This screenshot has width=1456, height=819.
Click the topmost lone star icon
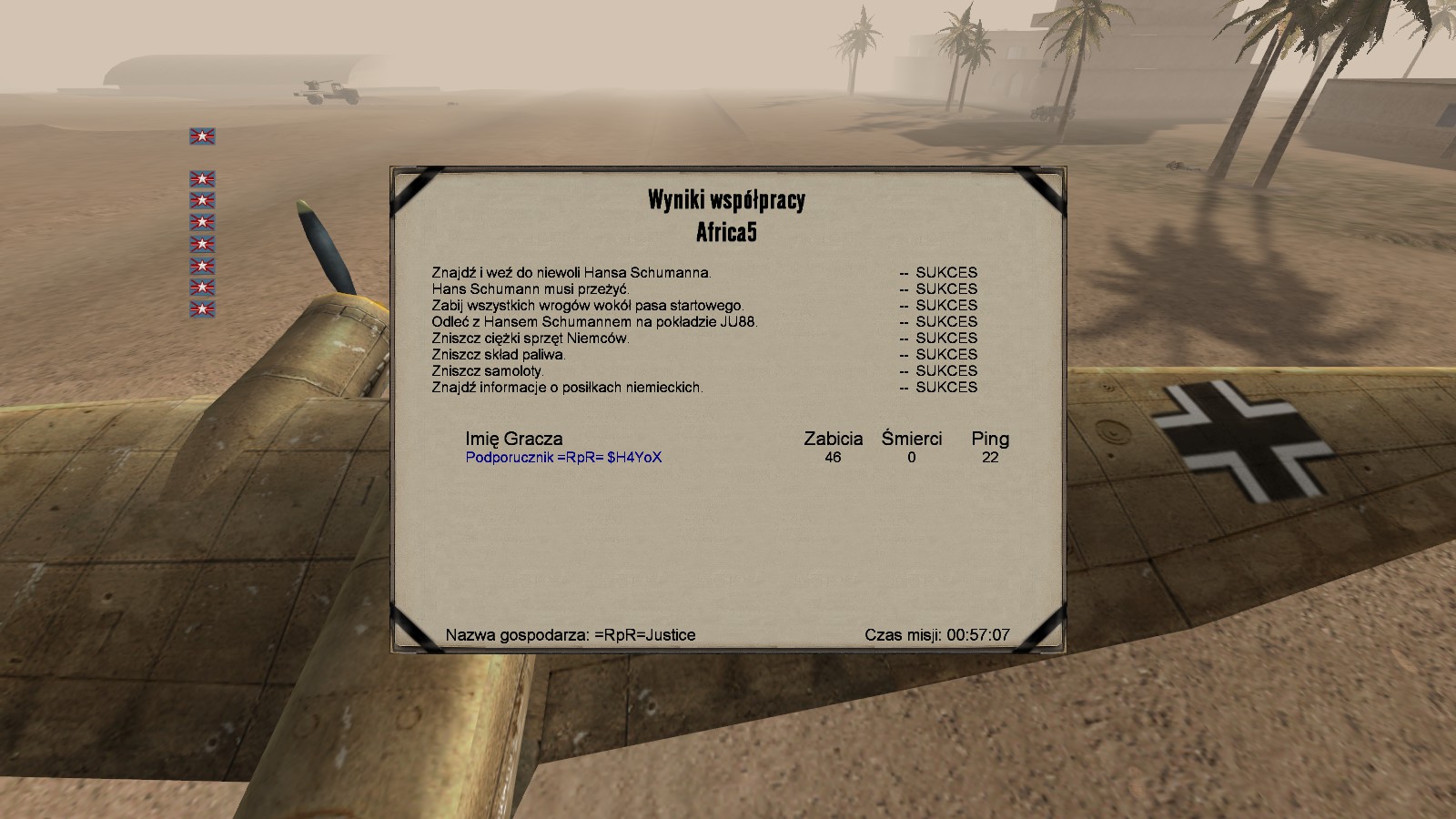tap(202, 136)
